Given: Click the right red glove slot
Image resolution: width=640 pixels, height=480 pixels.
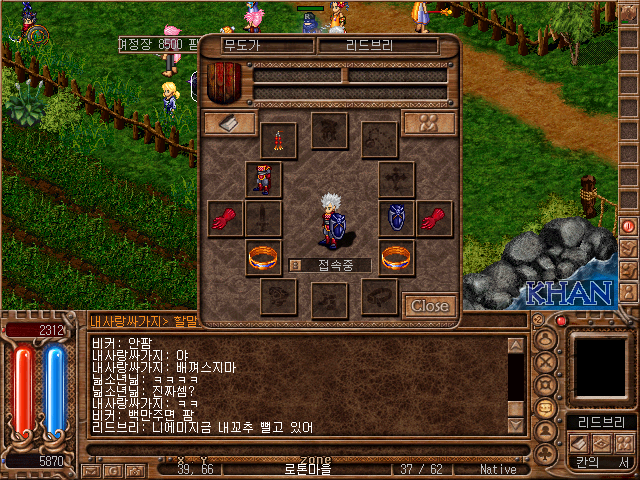Looking at the screenshot, I should pos(435,218).
